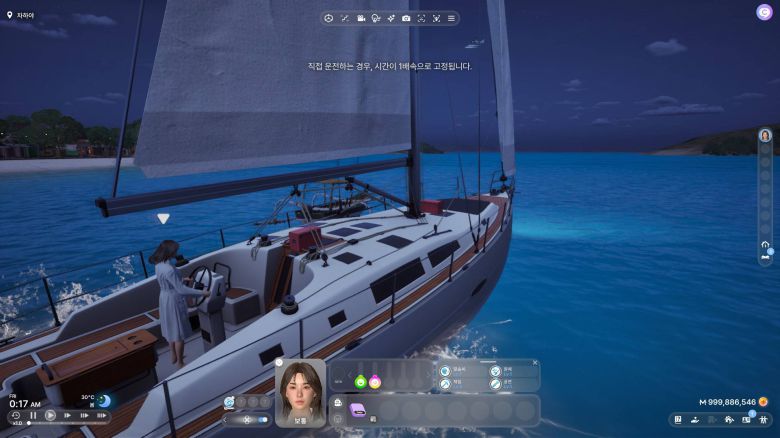Click the camera screenshot icon

pos(406,18)
